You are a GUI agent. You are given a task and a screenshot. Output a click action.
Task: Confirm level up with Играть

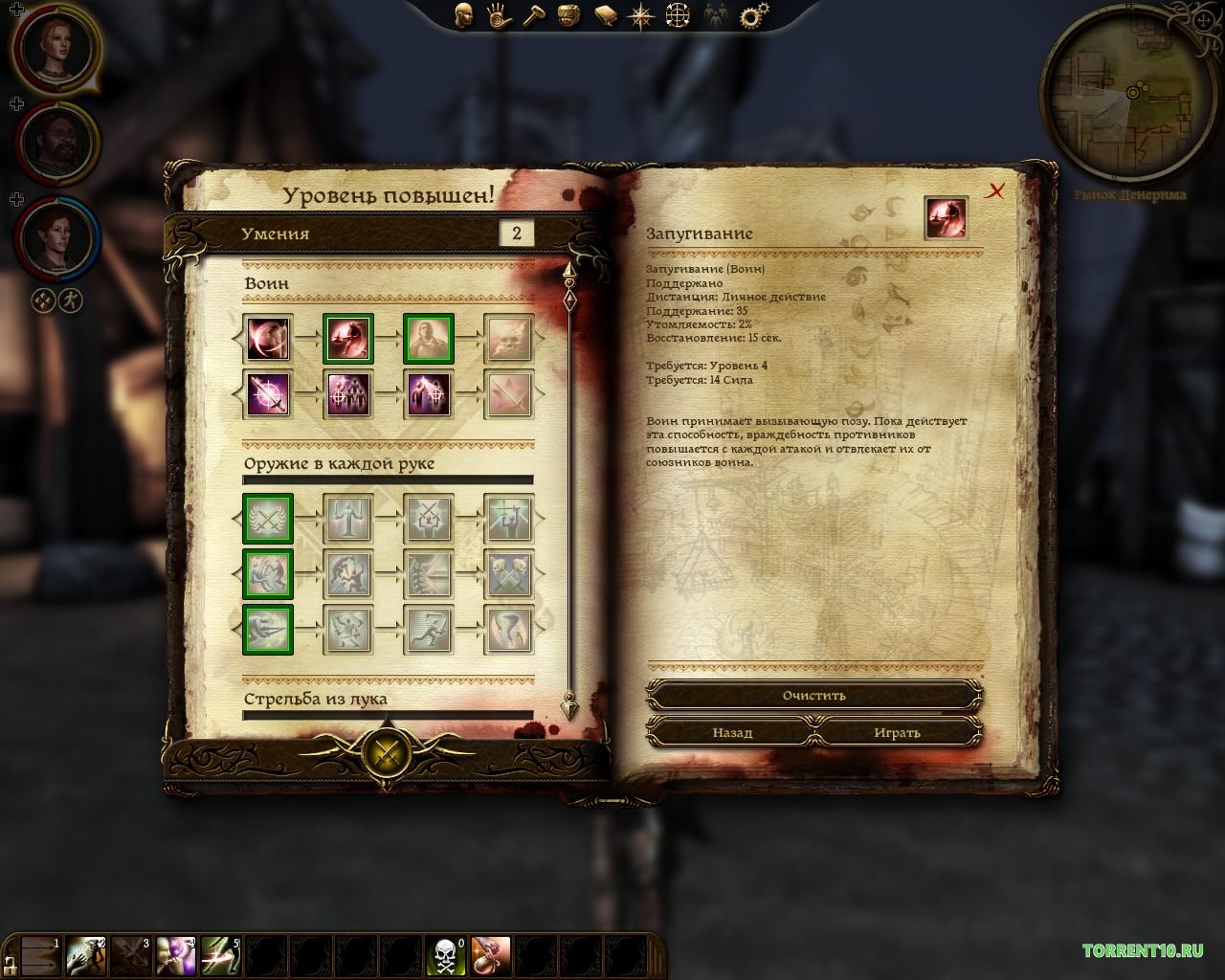(897, 732)
